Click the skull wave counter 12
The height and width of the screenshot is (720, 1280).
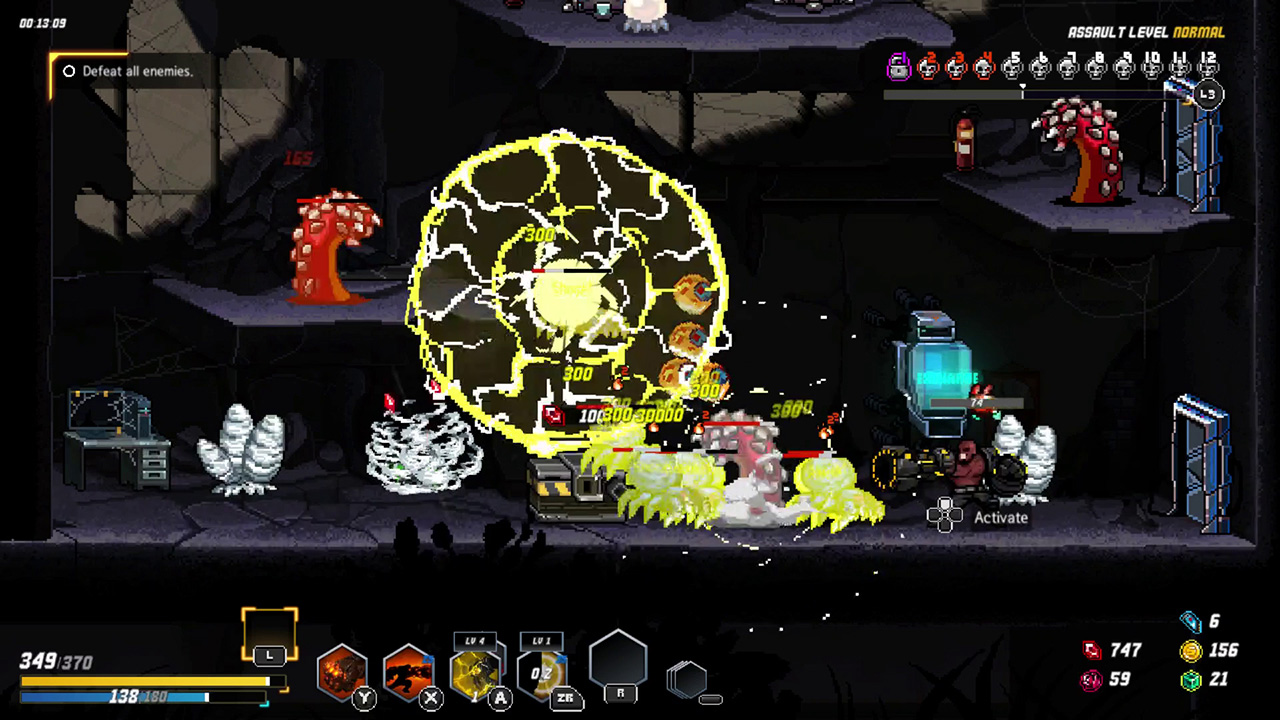1207,67
